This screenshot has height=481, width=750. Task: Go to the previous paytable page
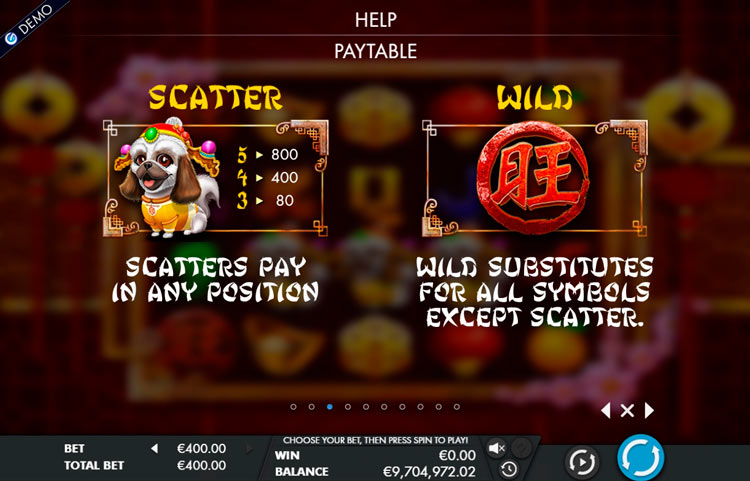(x=605, y=410)
